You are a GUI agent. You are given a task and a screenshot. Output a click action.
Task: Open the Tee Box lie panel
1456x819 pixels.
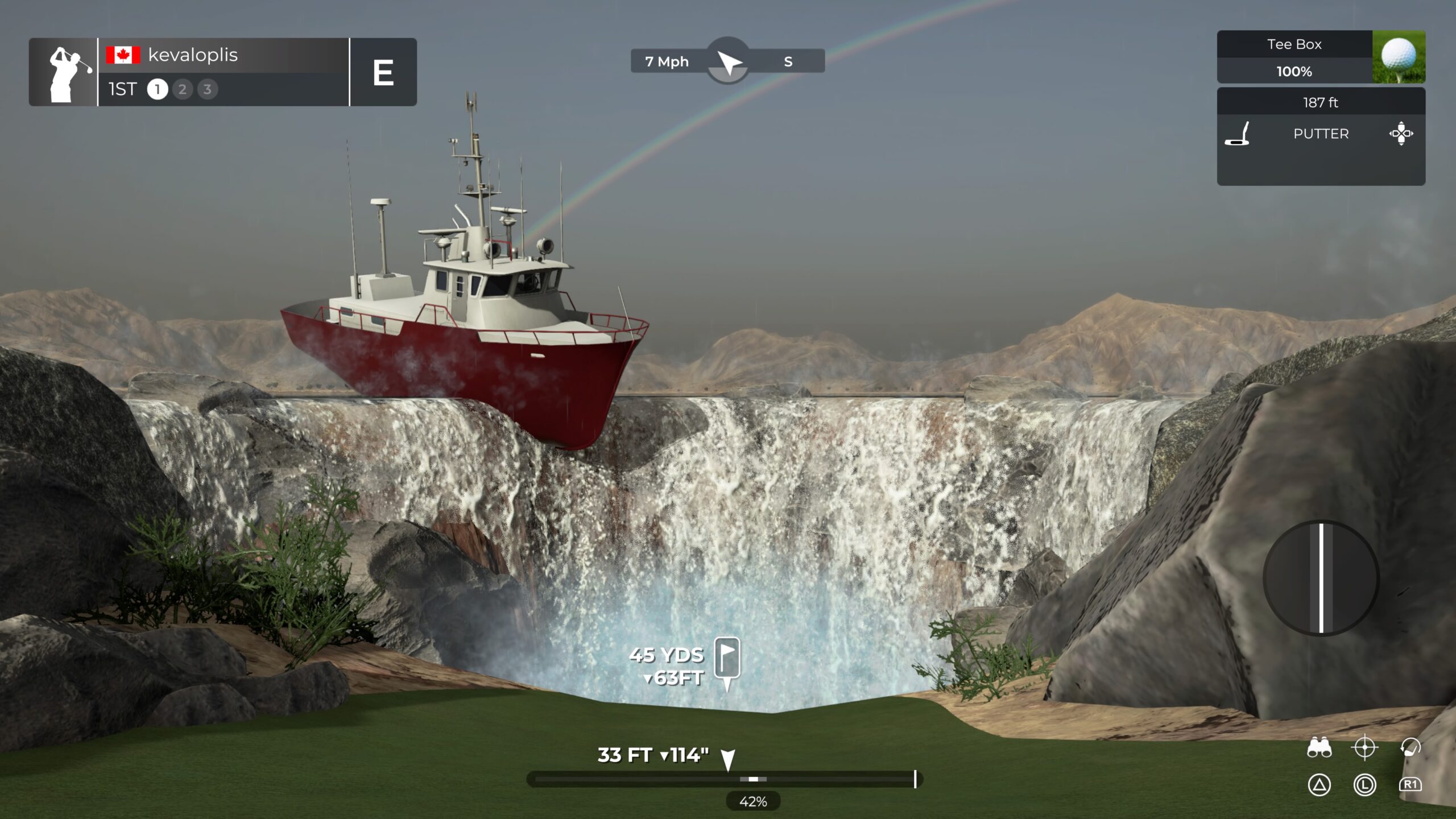point(1294,57)
